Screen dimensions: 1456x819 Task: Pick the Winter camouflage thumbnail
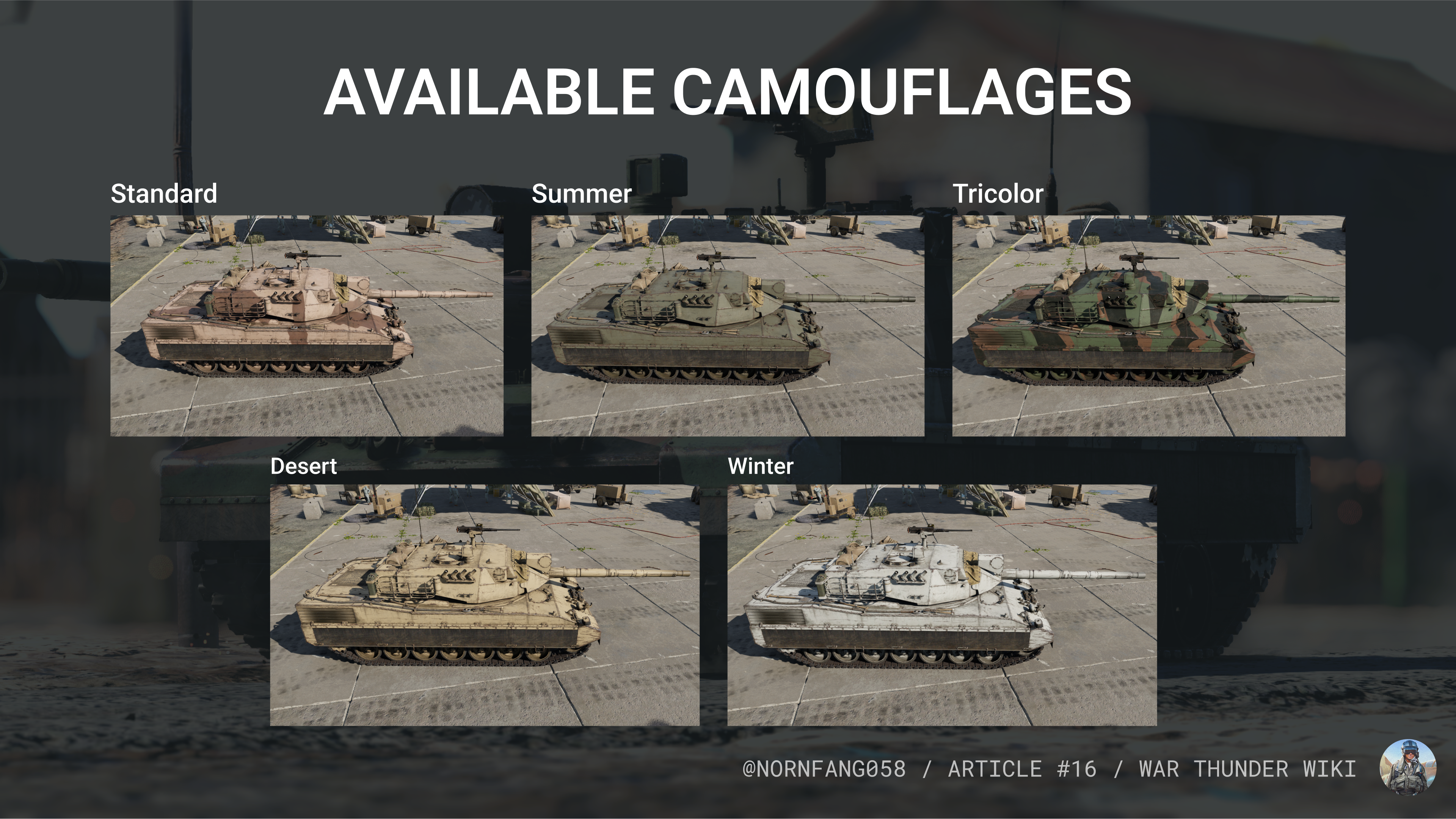point(941,604)
